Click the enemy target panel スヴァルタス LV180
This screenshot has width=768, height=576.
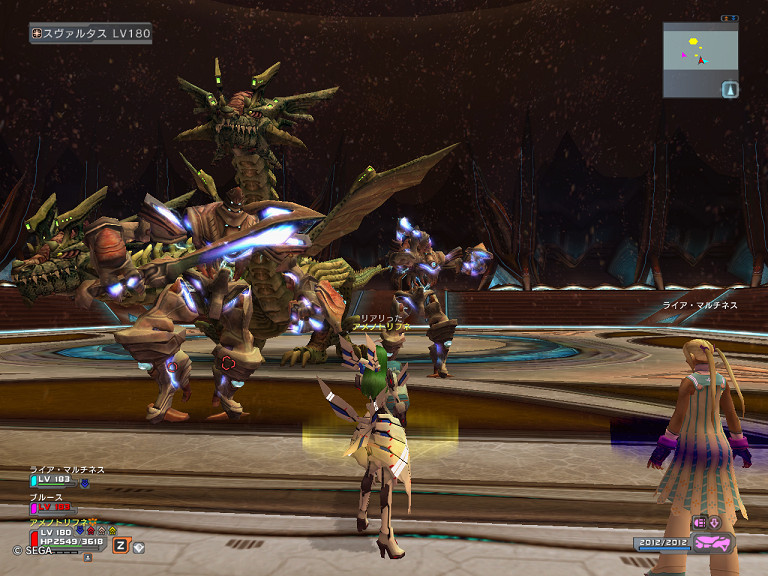(x=90, y=33)
